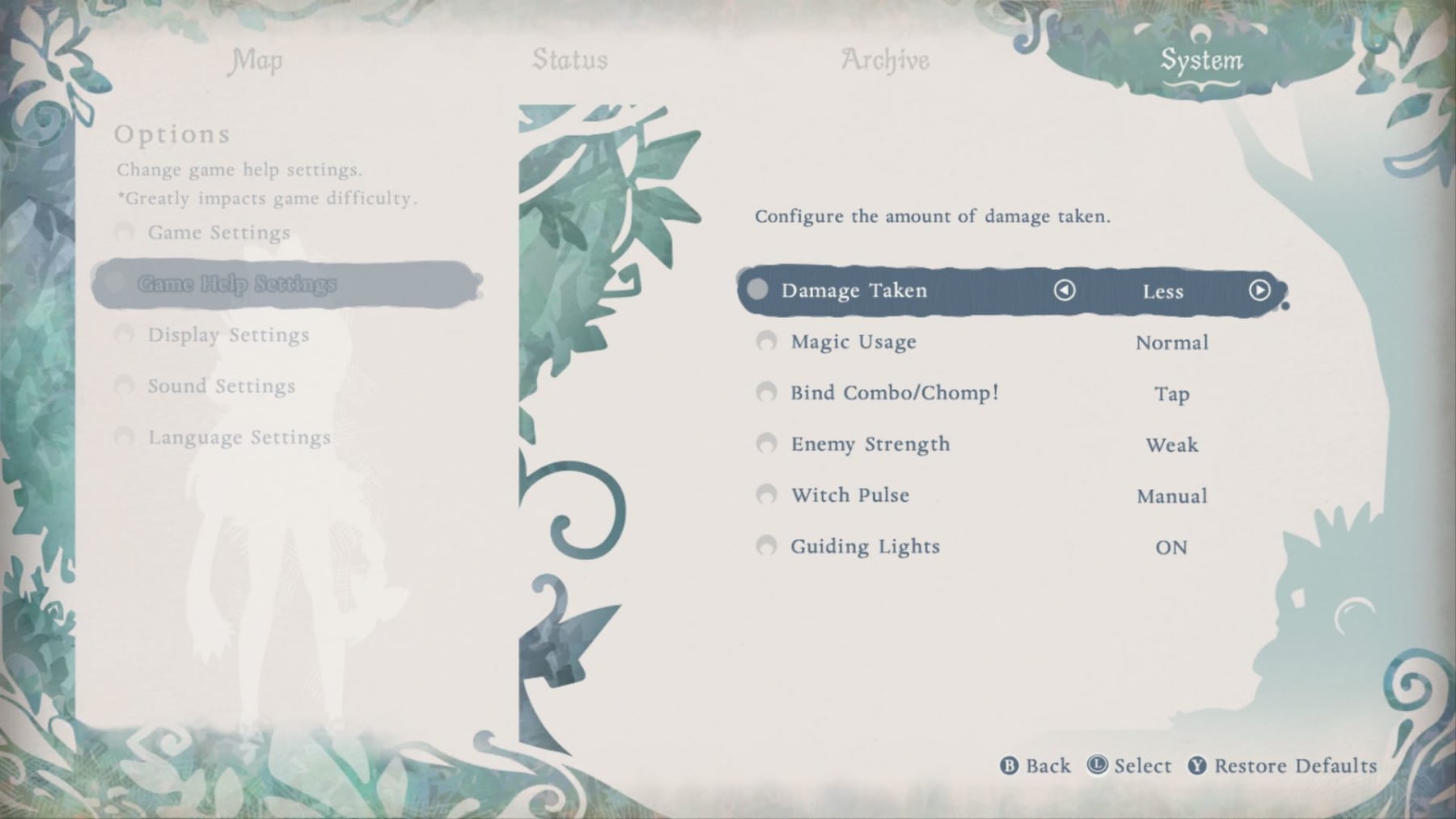Click right arrow for Damage Taken
The width and height of the screenshot is (1456, 819).
pos(1259,290)
